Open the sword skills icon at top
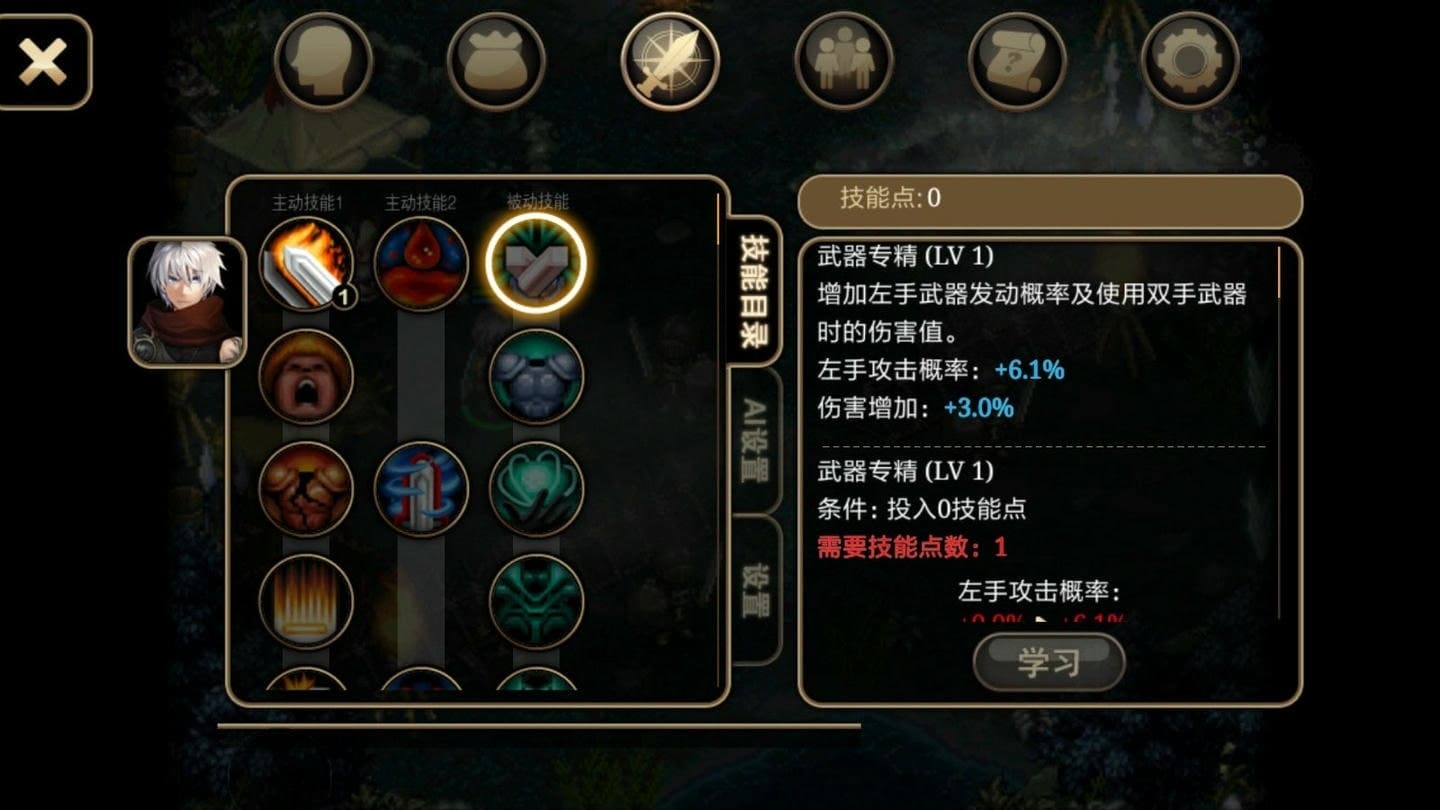Screen dimensions: 1440x810 668,60
